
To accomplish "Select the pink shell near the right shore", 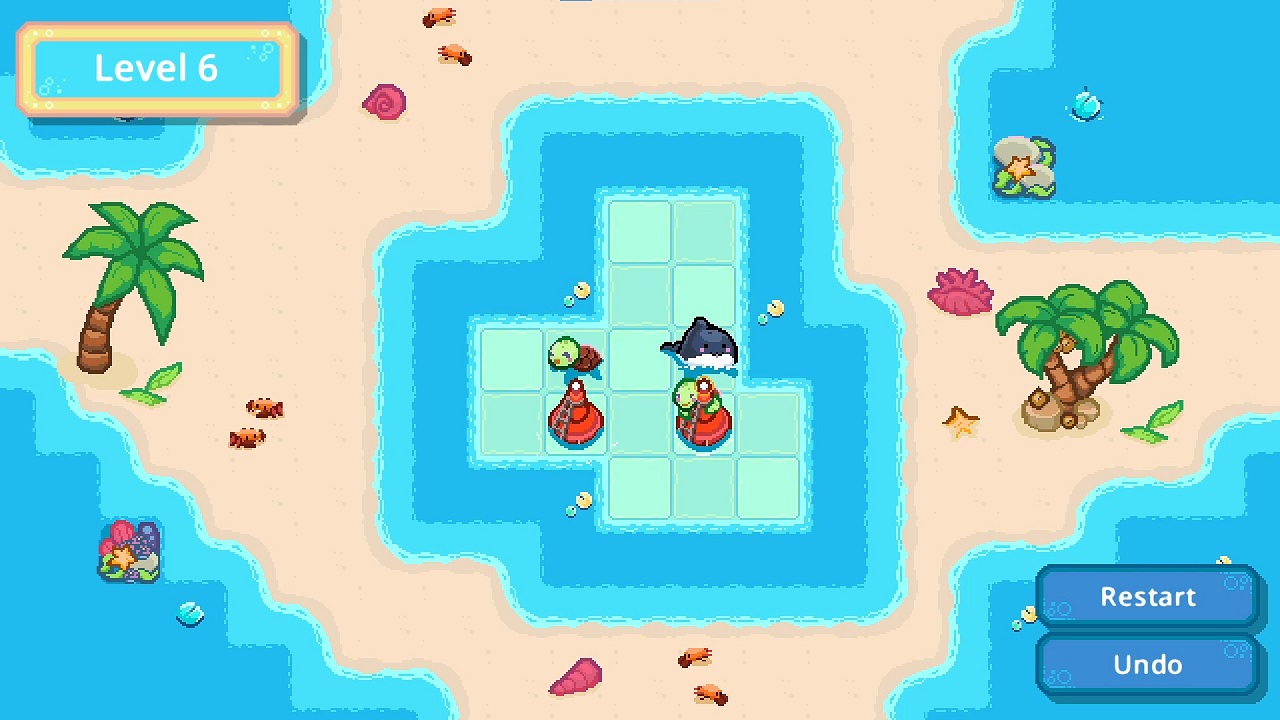I will 962,292.
